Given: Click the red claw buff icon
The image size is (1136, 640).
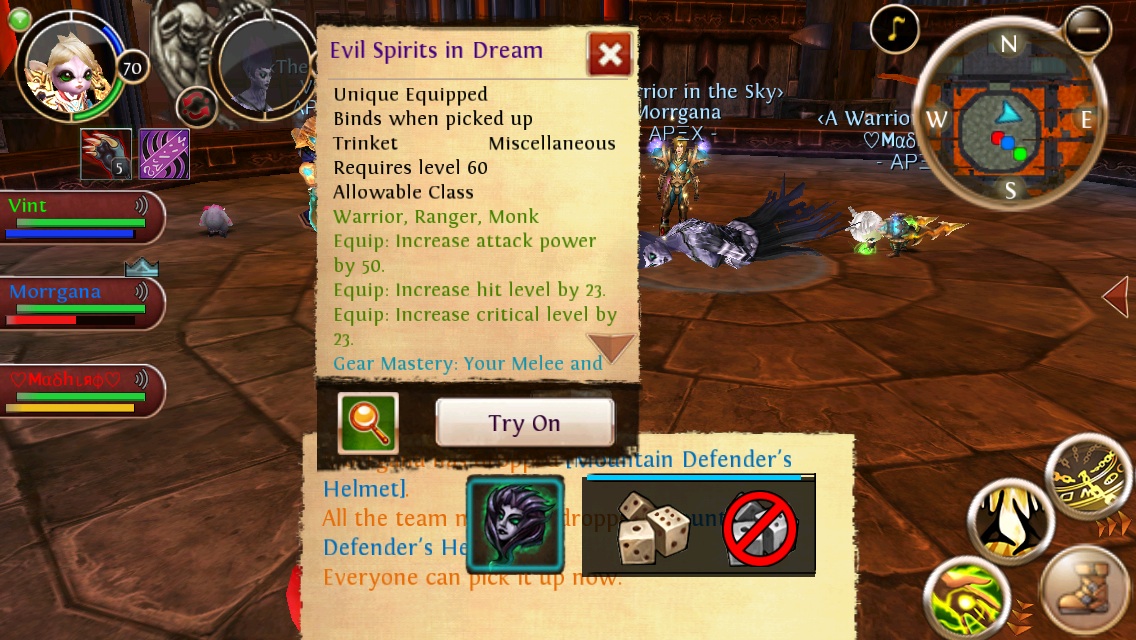Looking at the screenshot, I should click(106, 154).
